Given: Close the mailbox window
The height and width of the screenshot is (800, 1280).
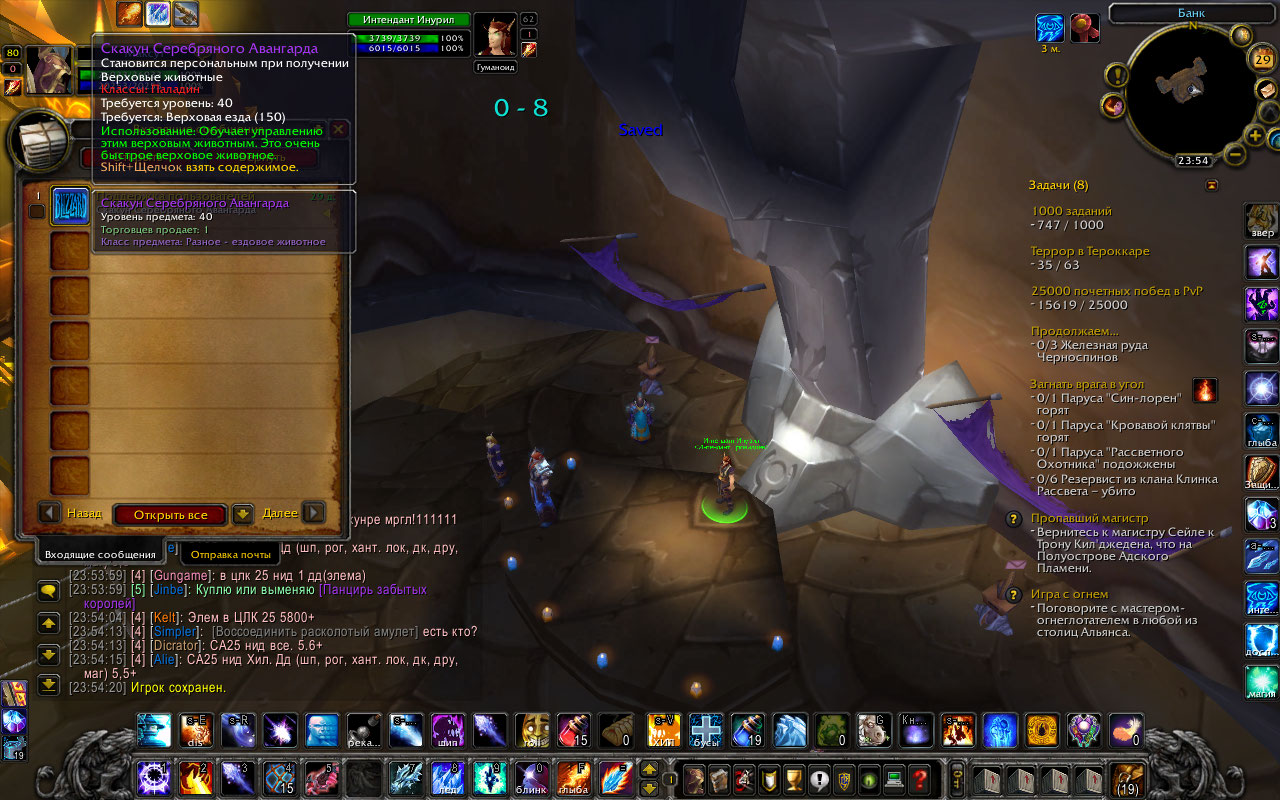Looking at the screenshot, I should tap(339, 130).
